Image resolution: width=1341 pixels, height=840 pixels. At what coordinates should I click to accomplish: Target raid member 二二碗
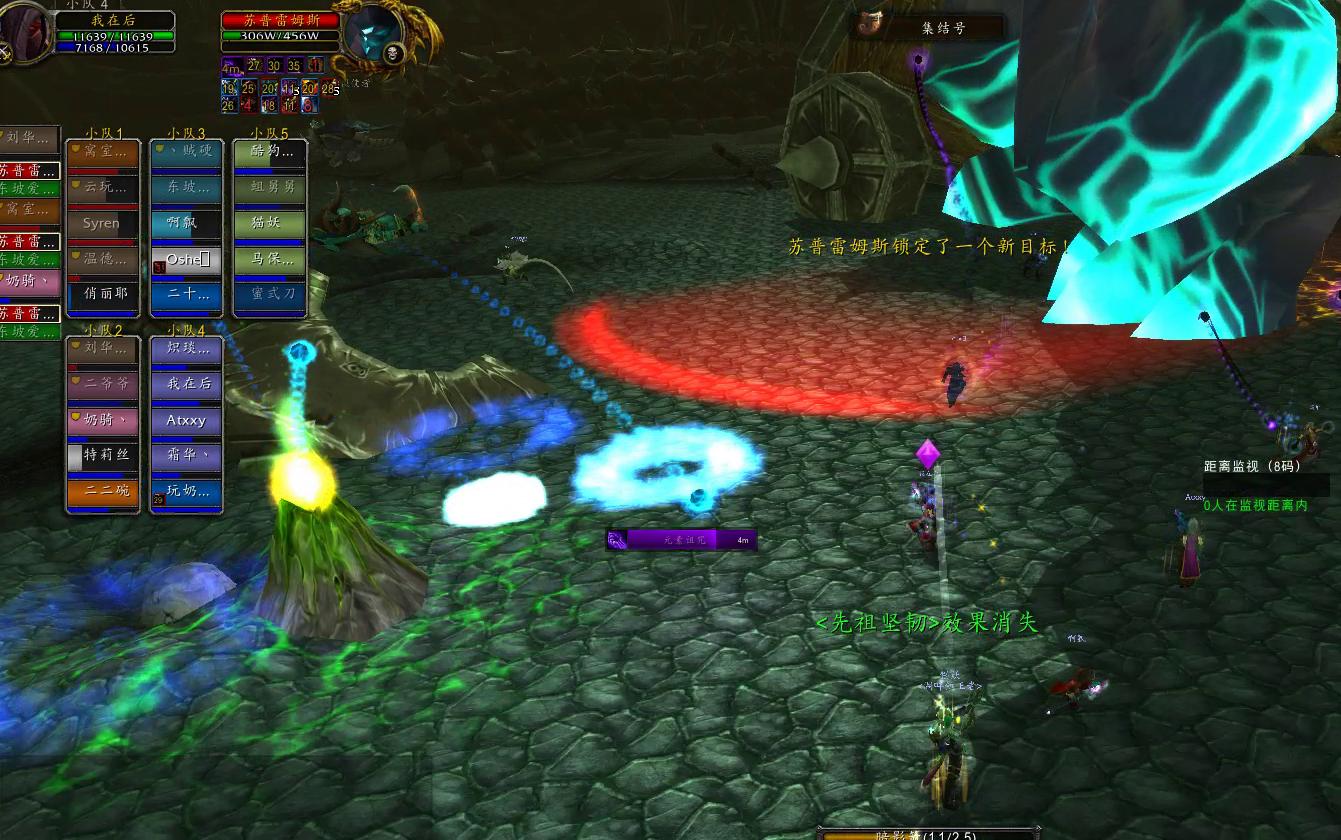tap(102, 491)
